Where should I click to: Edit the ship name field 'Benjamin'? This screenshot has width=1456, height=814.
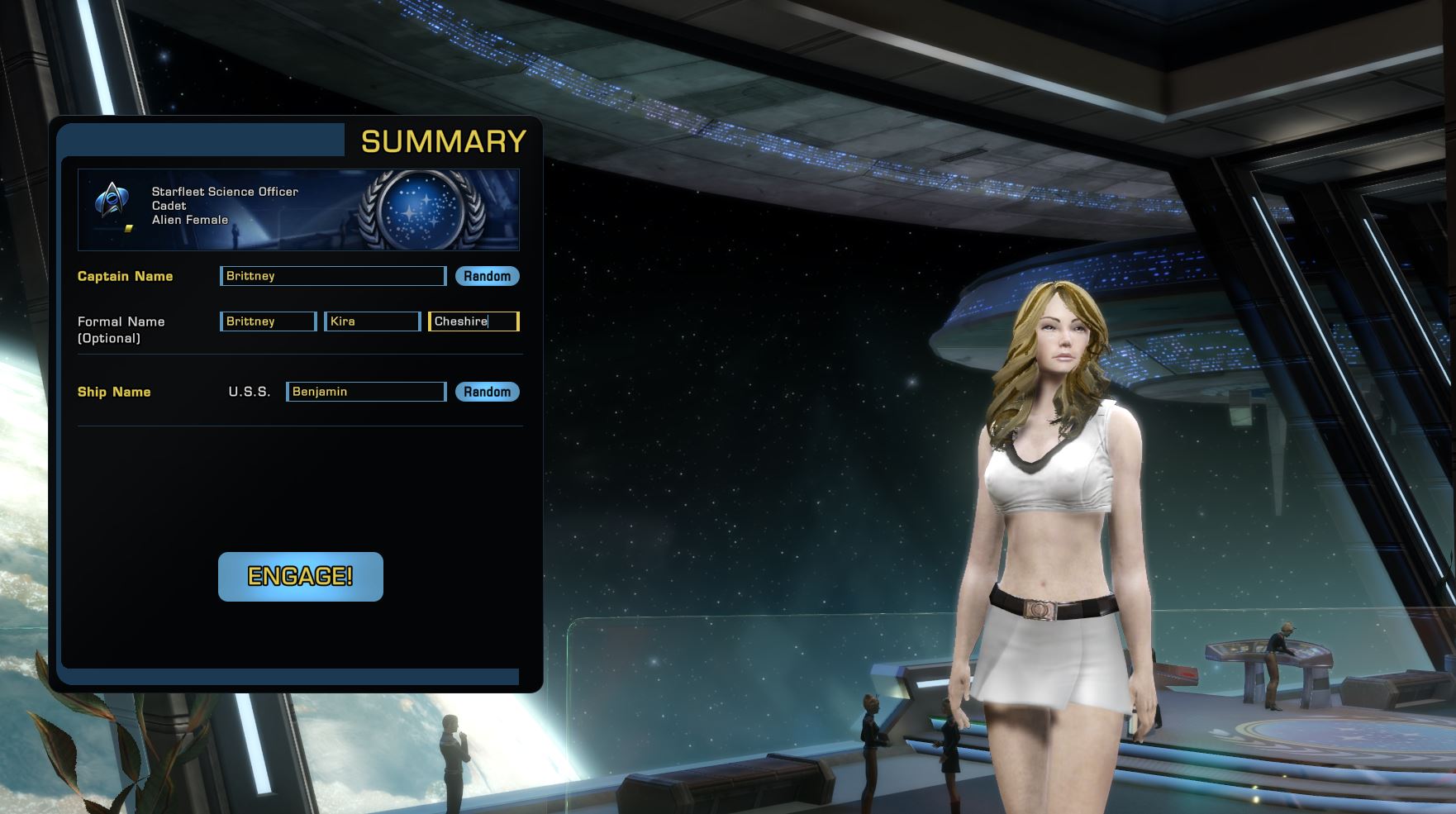366,392
